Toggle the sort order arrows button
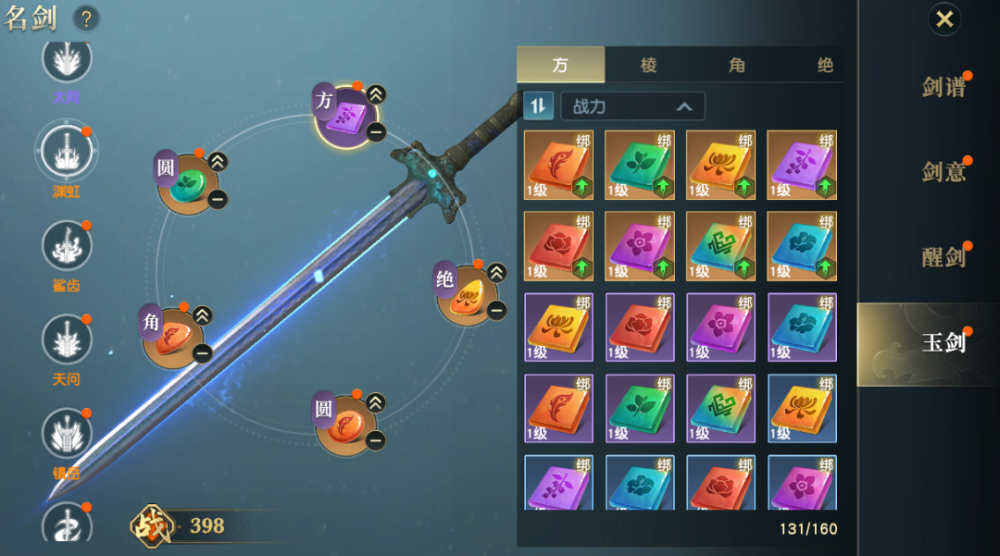 pos(538,106)
